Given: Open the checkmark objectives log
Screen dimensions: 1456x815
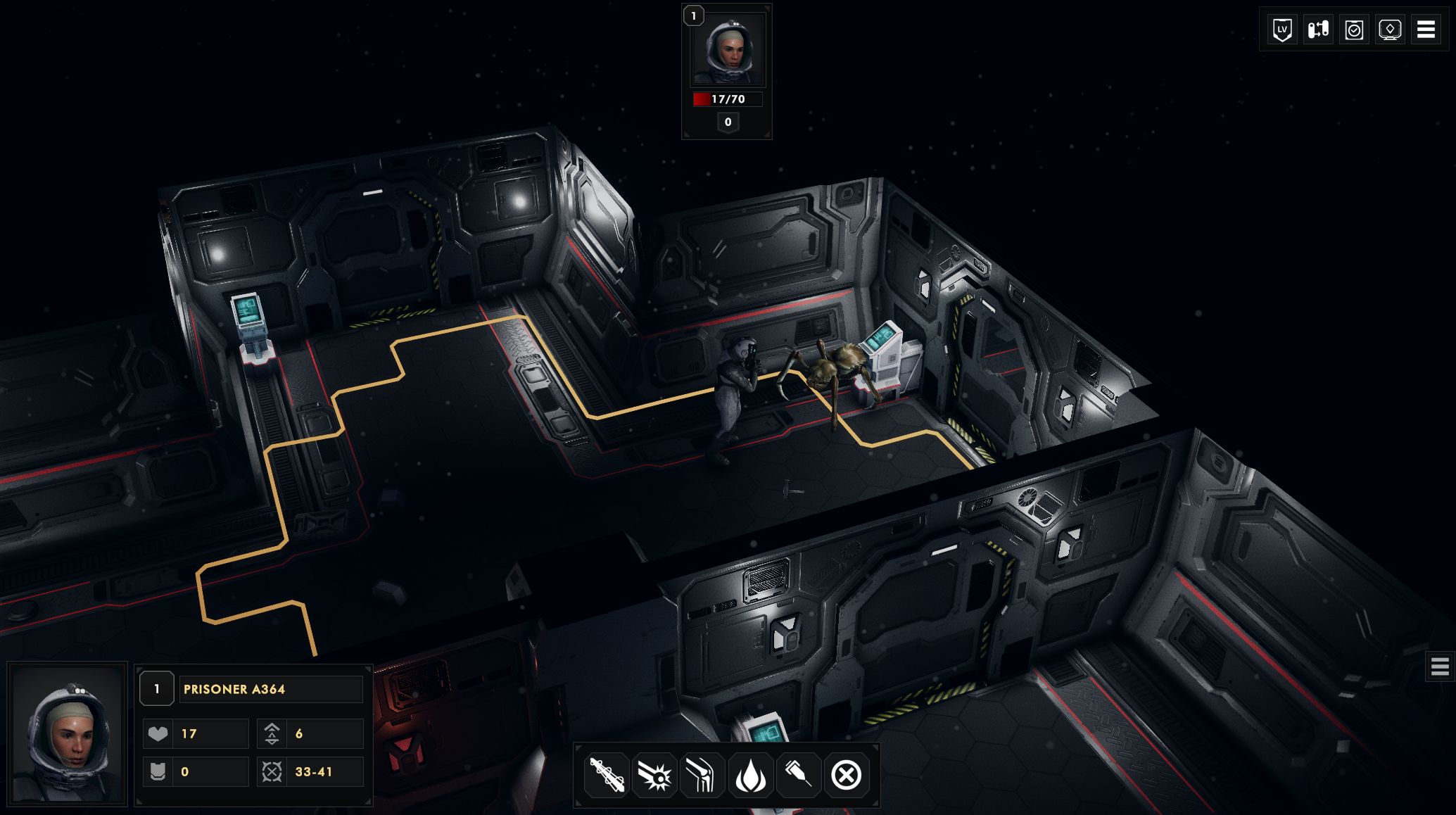Looking at the screenshot, I should [1354, 30].
